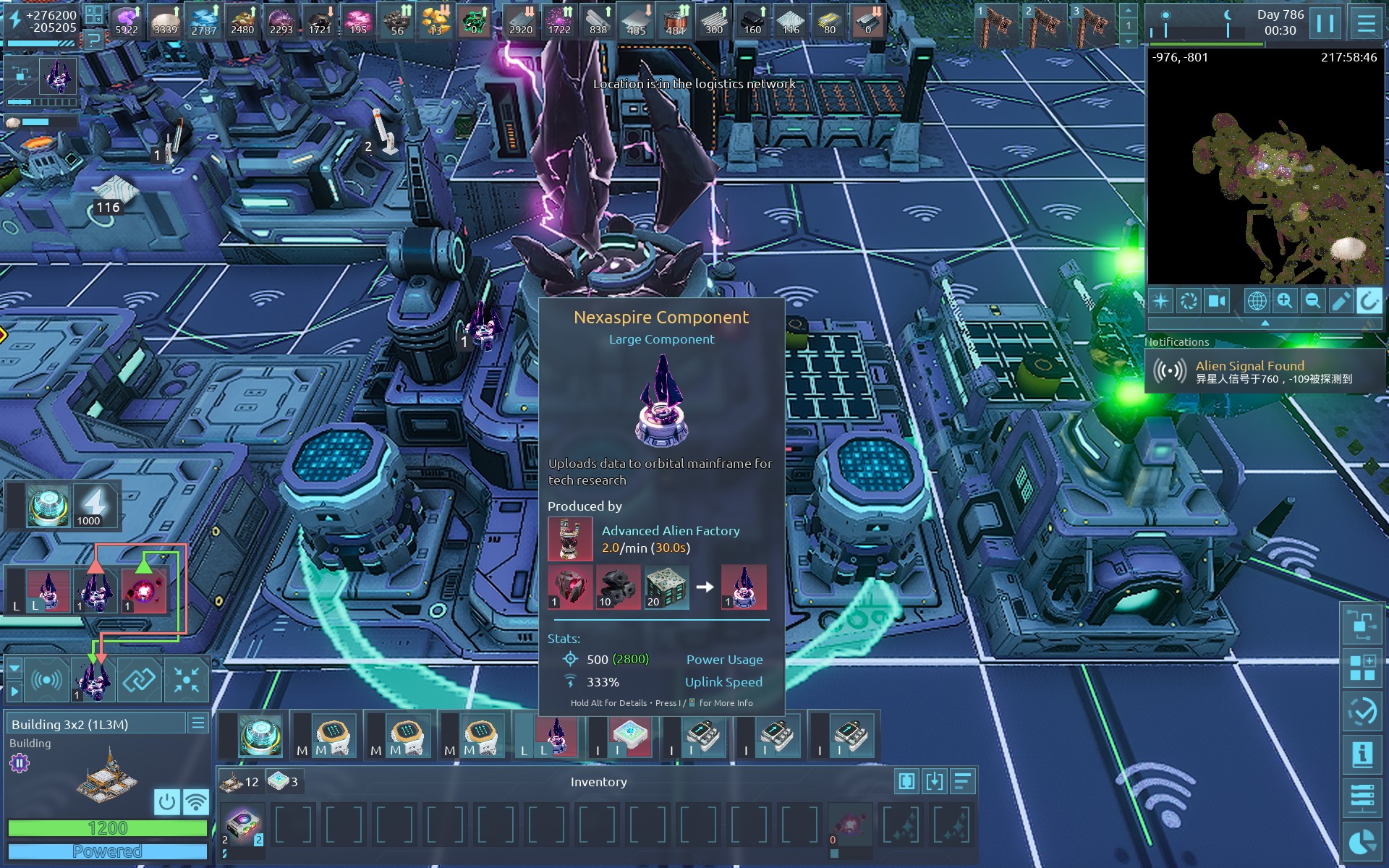Select the inventory item with count 2
The width and height of the screenshot is (1389, 868).
(x=242, y=826)
